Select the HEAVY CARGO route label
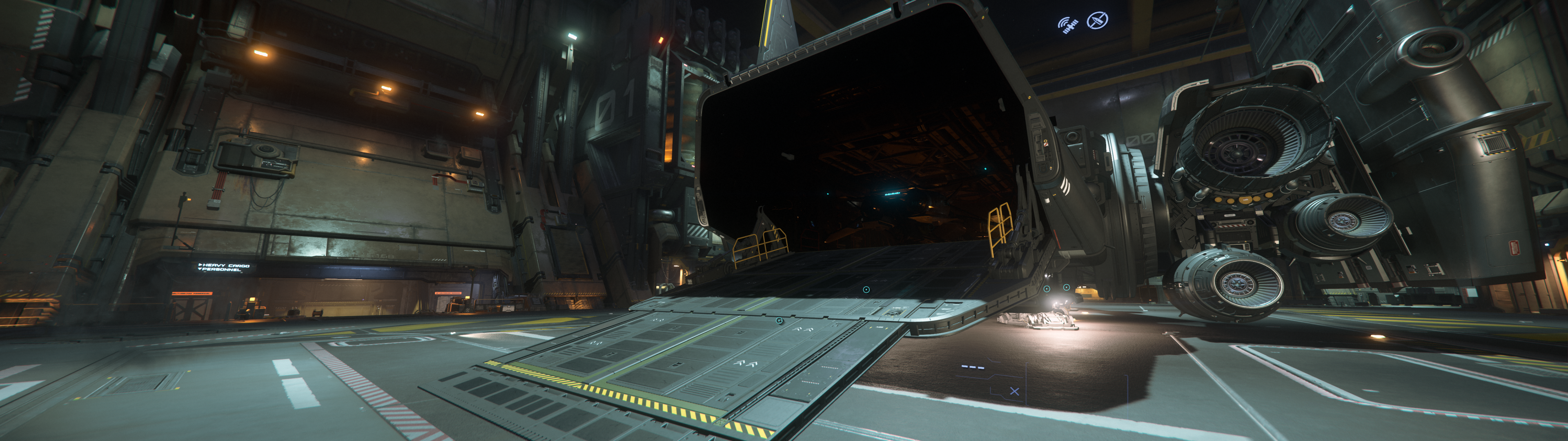Image resolution: width=1568 pixels, height=441 pixels. click(x=225, y=265)
